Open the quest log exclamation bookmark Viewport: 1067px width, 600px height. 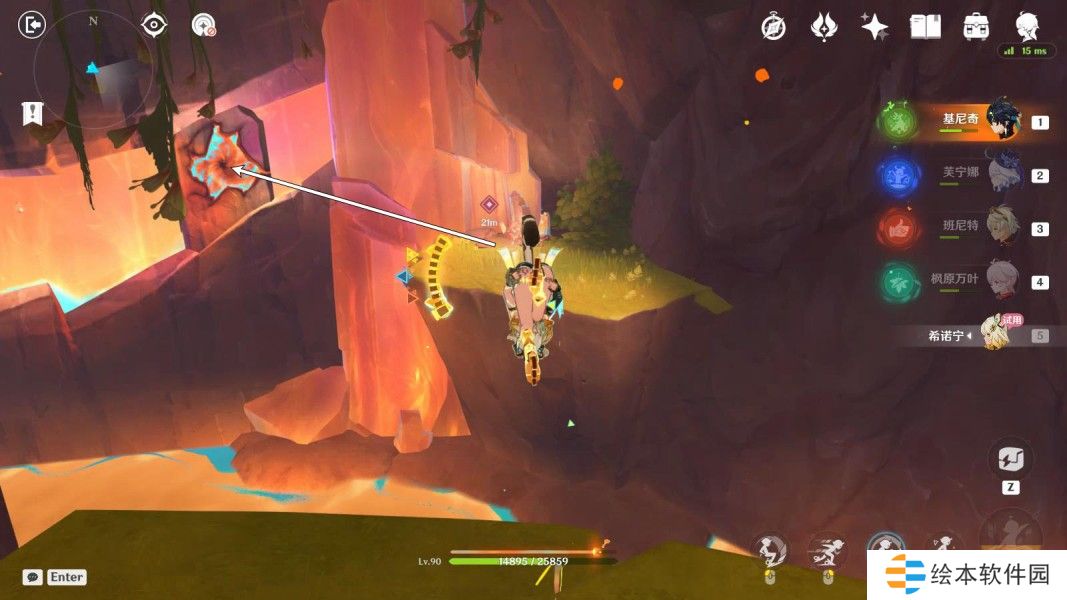pos(32,113)
